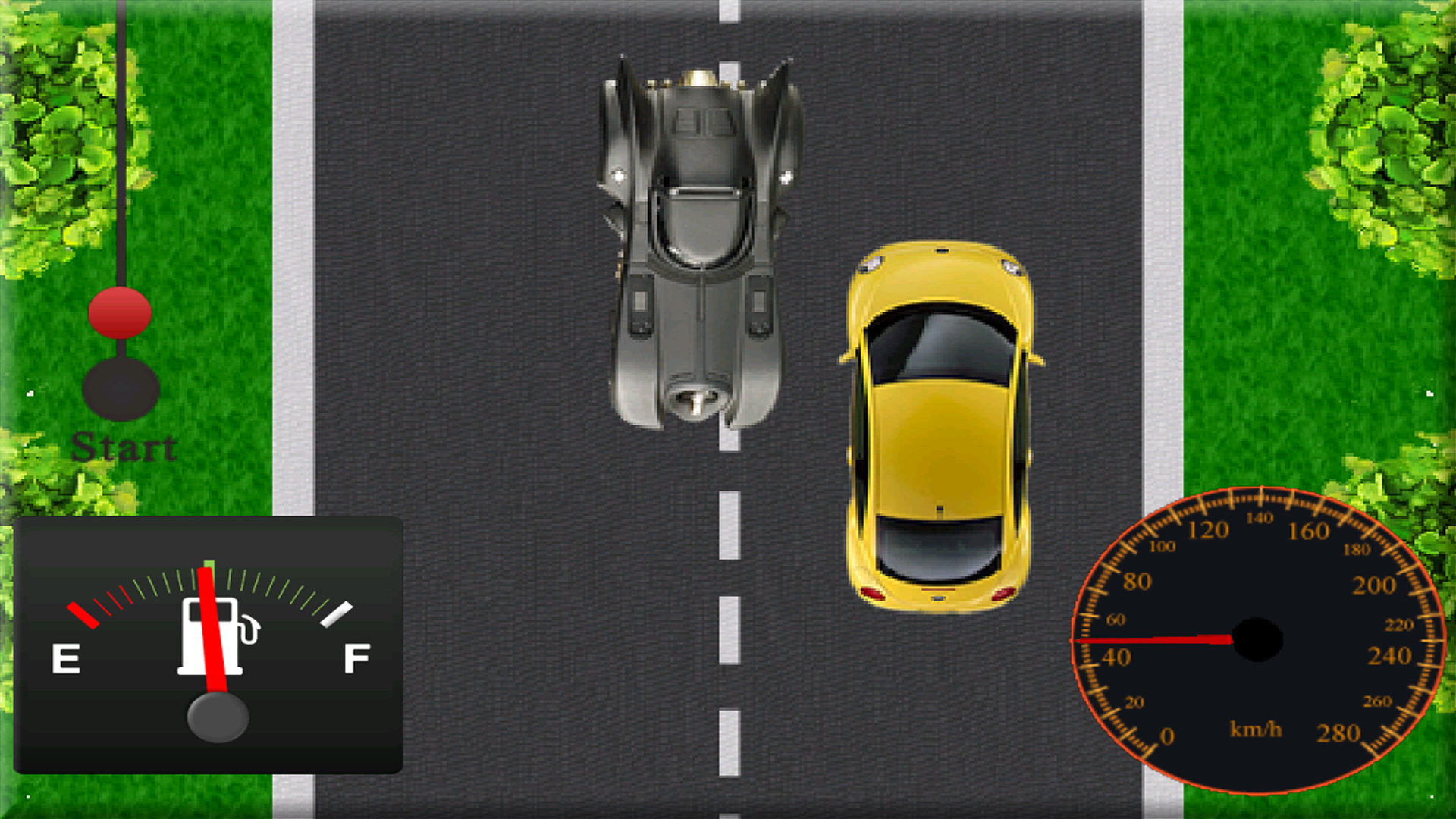Image resolution: width=1456 pixels, height=819 pixels.
Task: Click the E marker on the fuel gauge
Action: click(x=67, y=660)
